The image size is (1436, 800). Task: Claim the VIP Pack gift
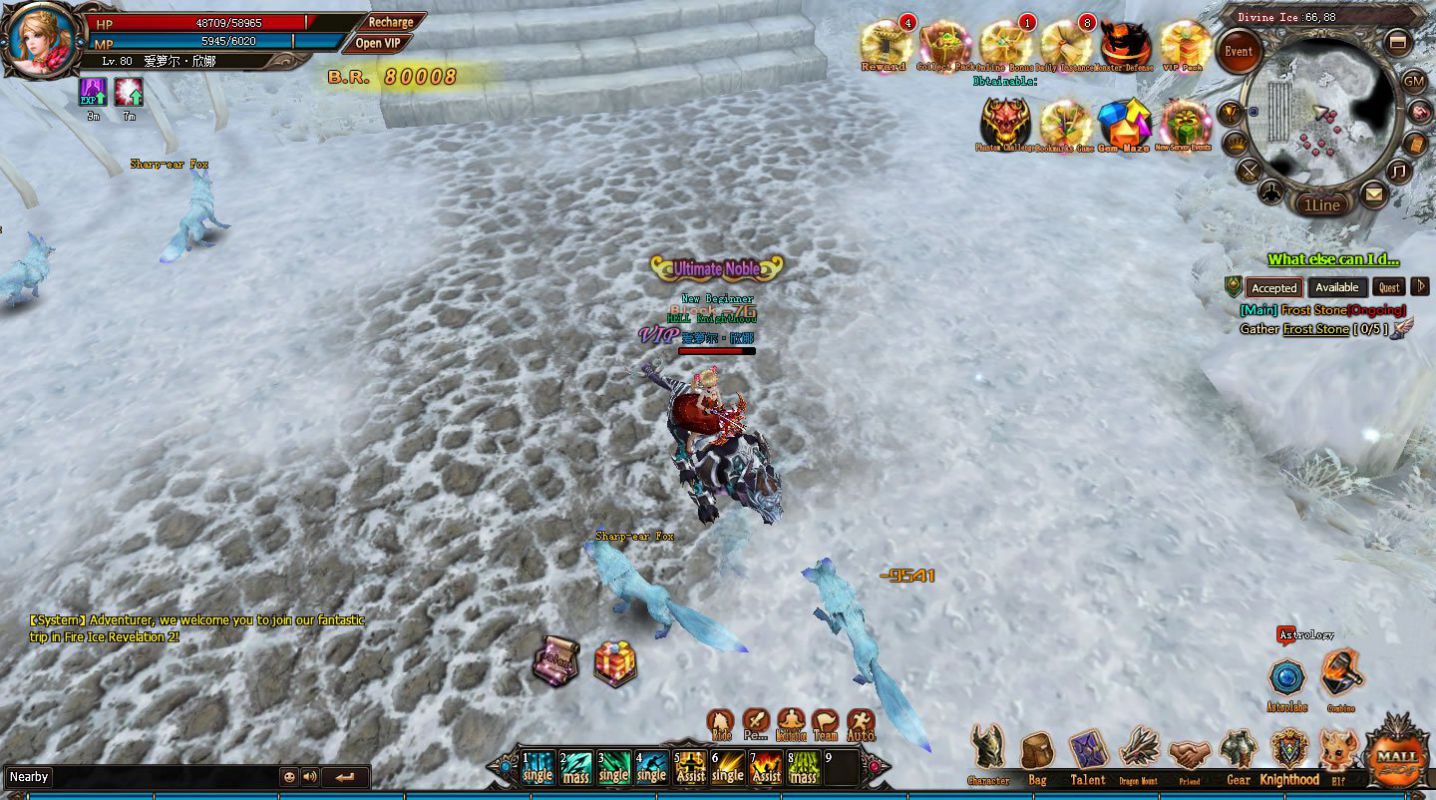[1185, 45]
